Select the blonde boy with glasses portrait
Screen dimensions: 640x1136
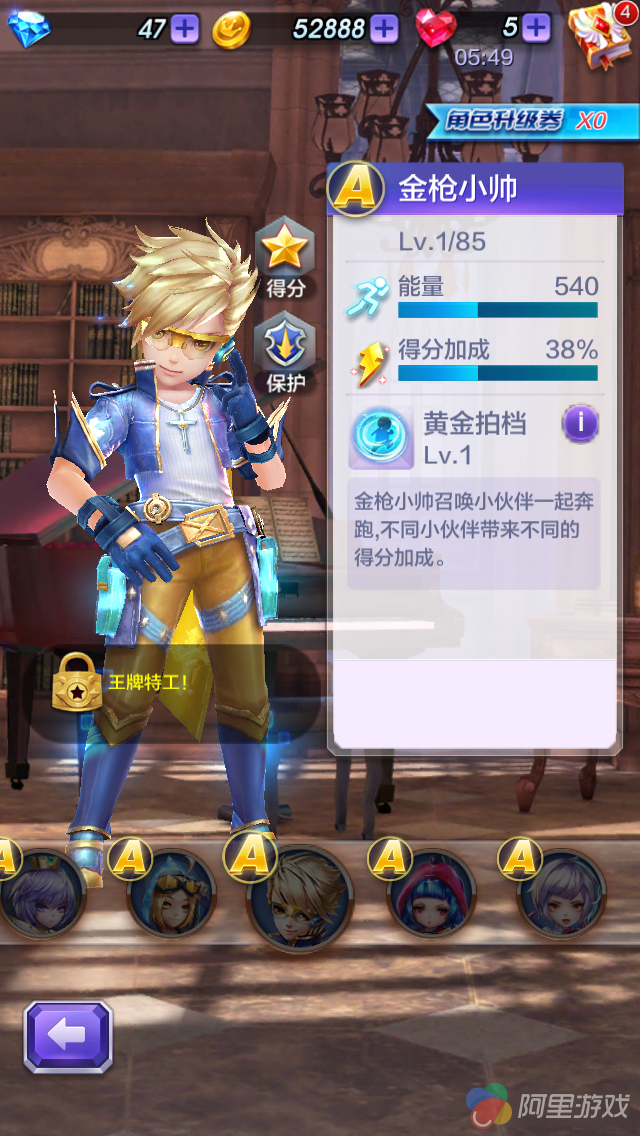click(x=300, y=897)
